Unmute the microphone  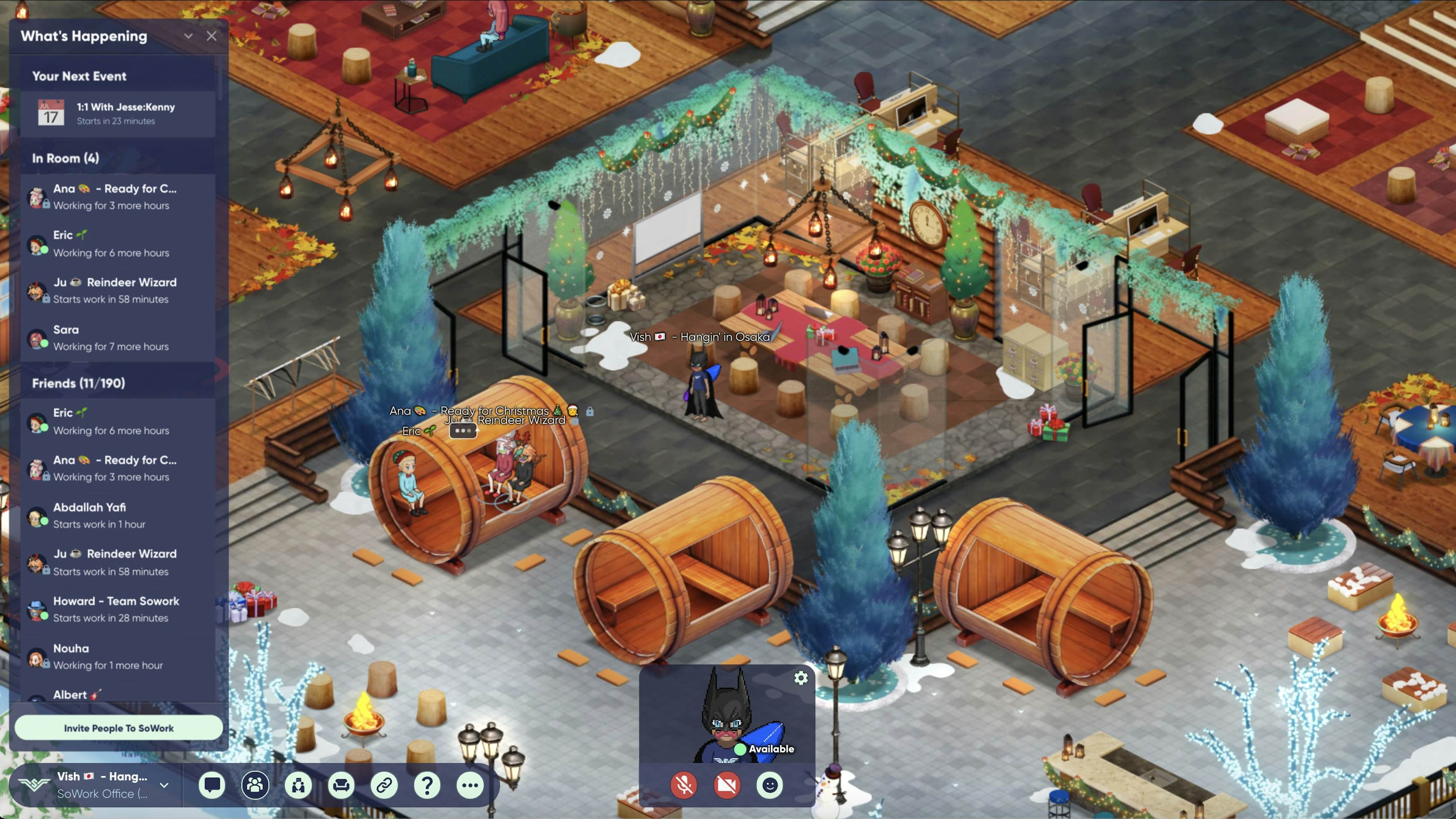[x=684, y=785]
